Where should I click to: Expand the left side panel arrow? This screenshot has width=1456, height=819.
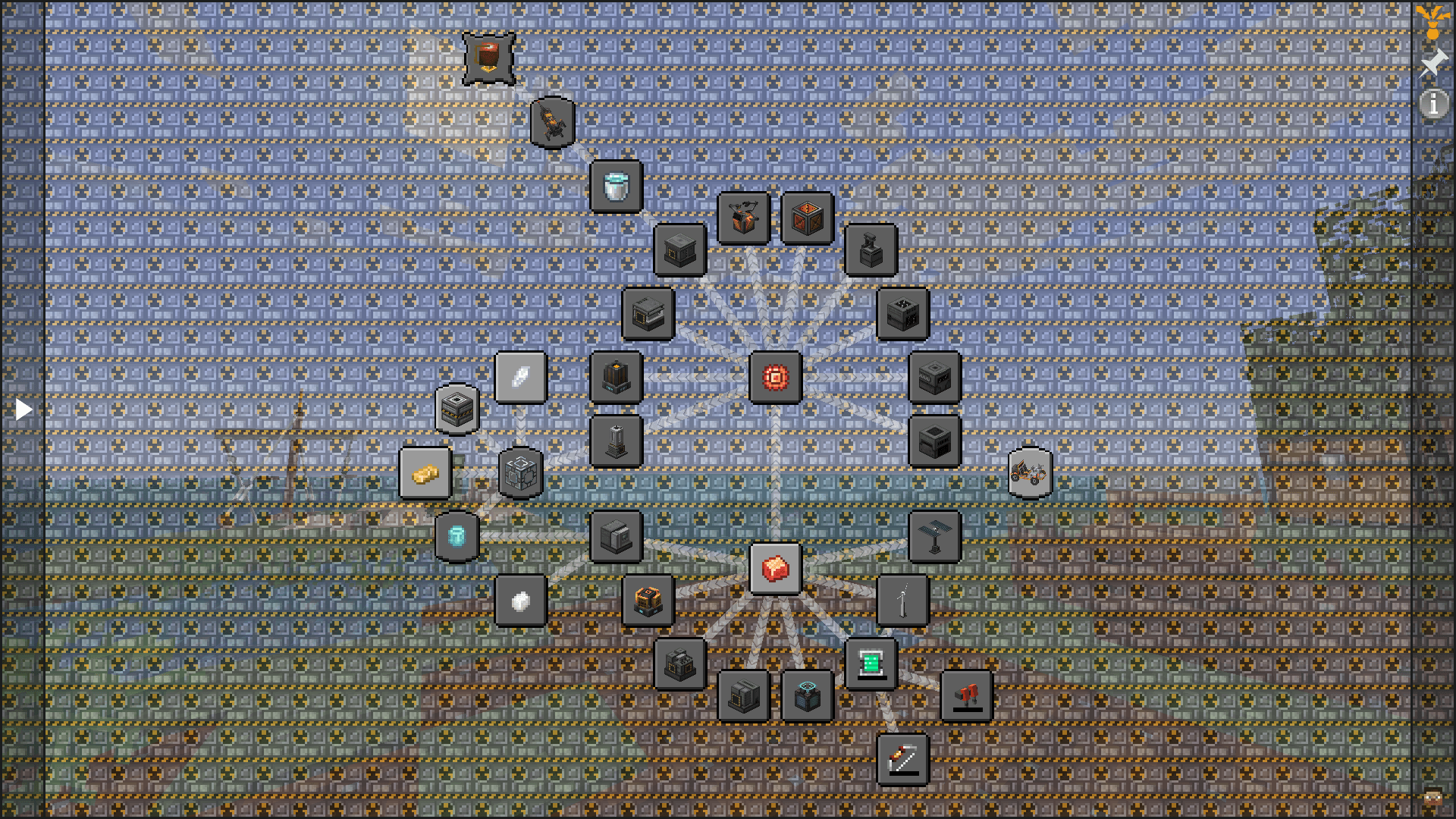click(24, 409)
